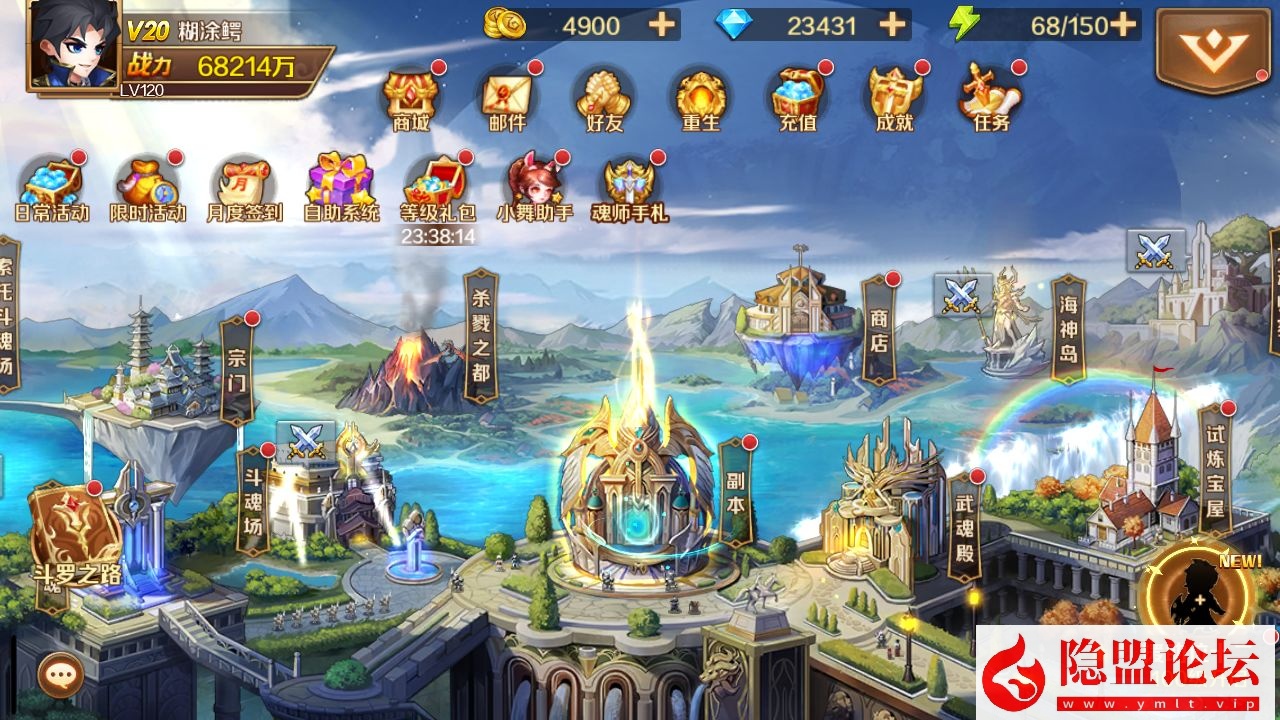
Task: Open 限时活动 limited-time events
Action: click(x=148, y=188)
